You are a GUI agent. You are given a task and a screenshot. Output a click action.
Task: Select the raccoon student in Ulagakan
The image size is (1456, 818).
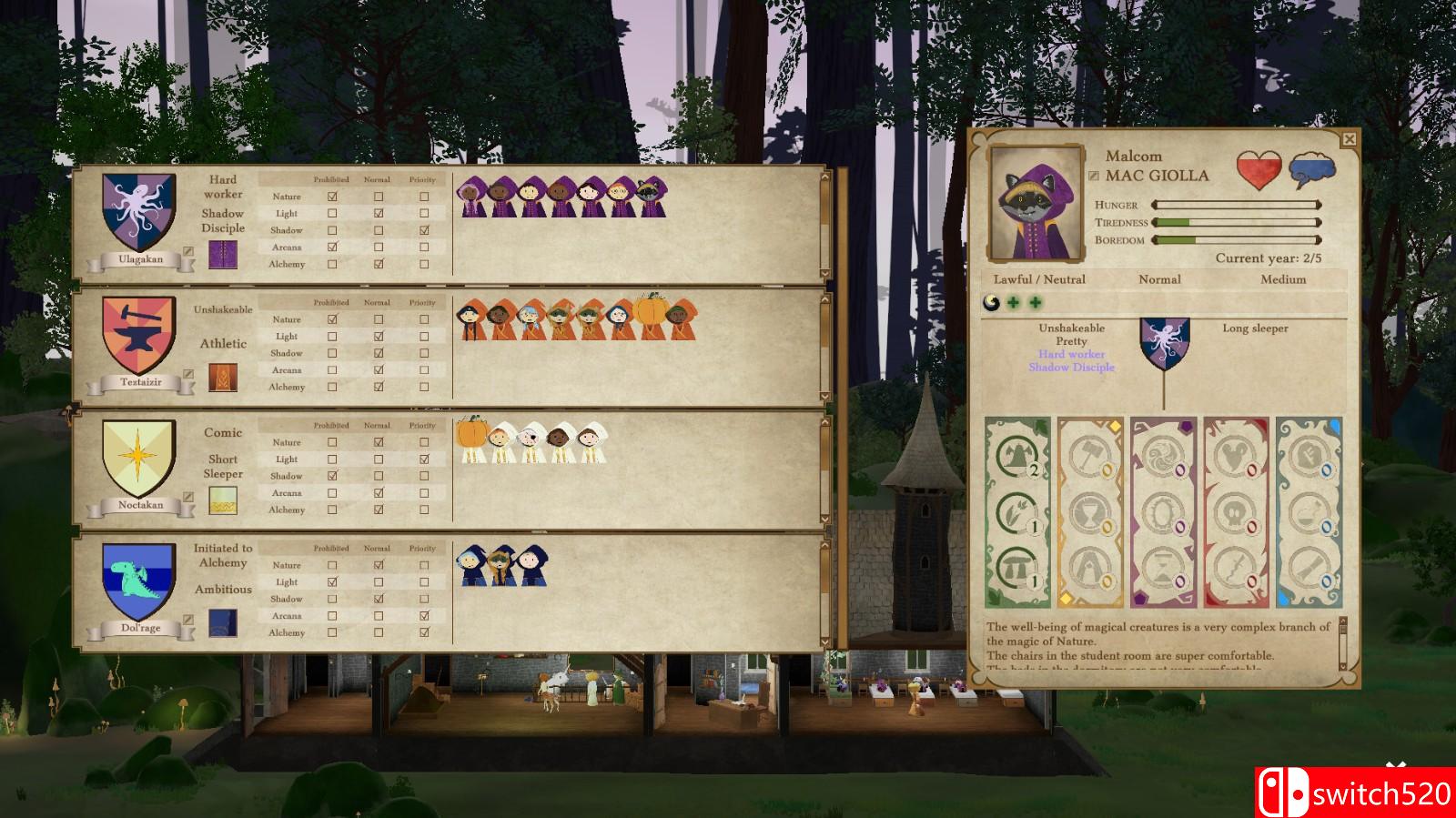651,196
